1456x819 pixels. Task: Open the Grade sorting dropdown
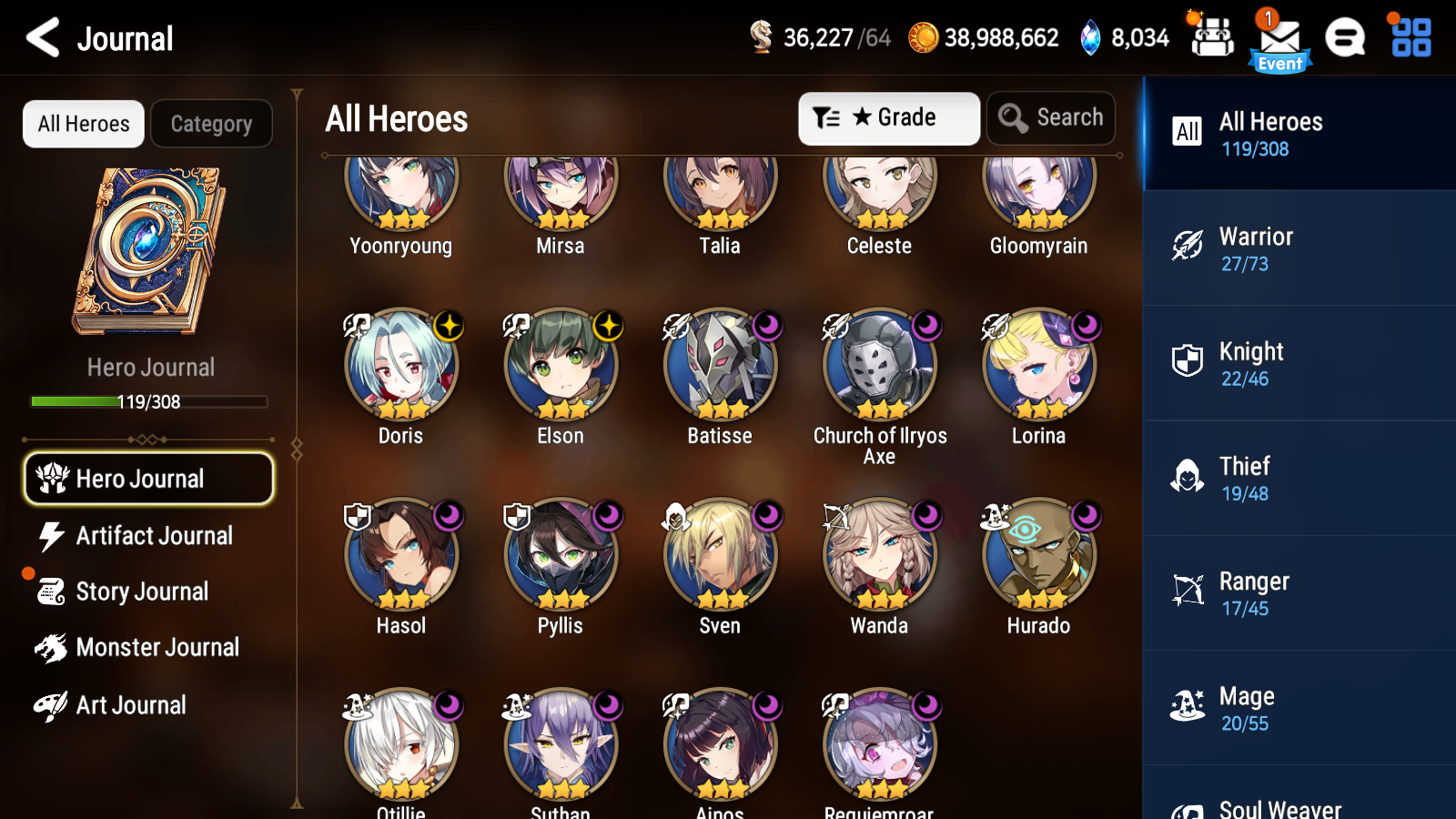(x=888, y=117)
